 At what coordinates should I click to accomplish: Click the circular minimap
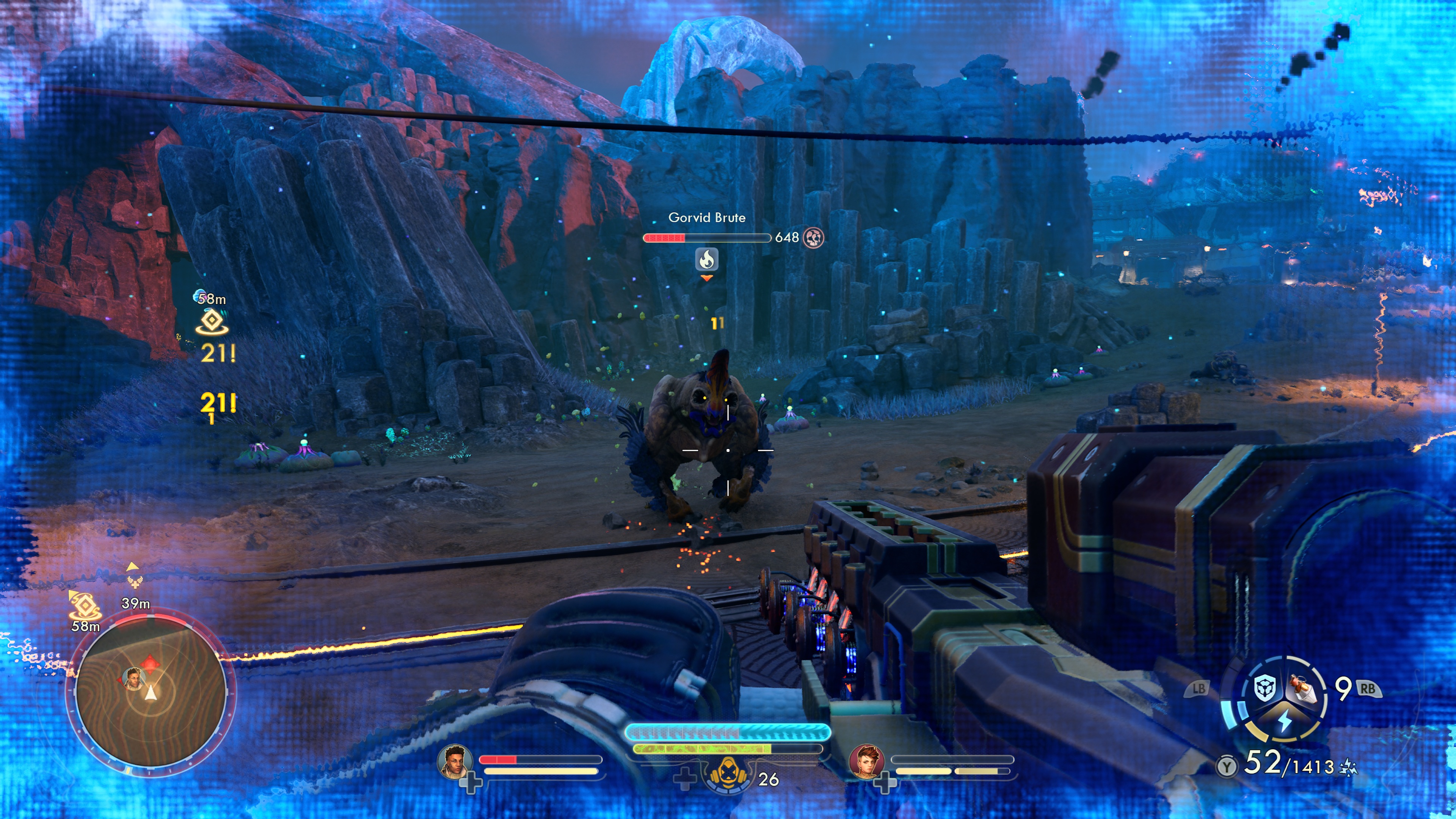point(151,692)
